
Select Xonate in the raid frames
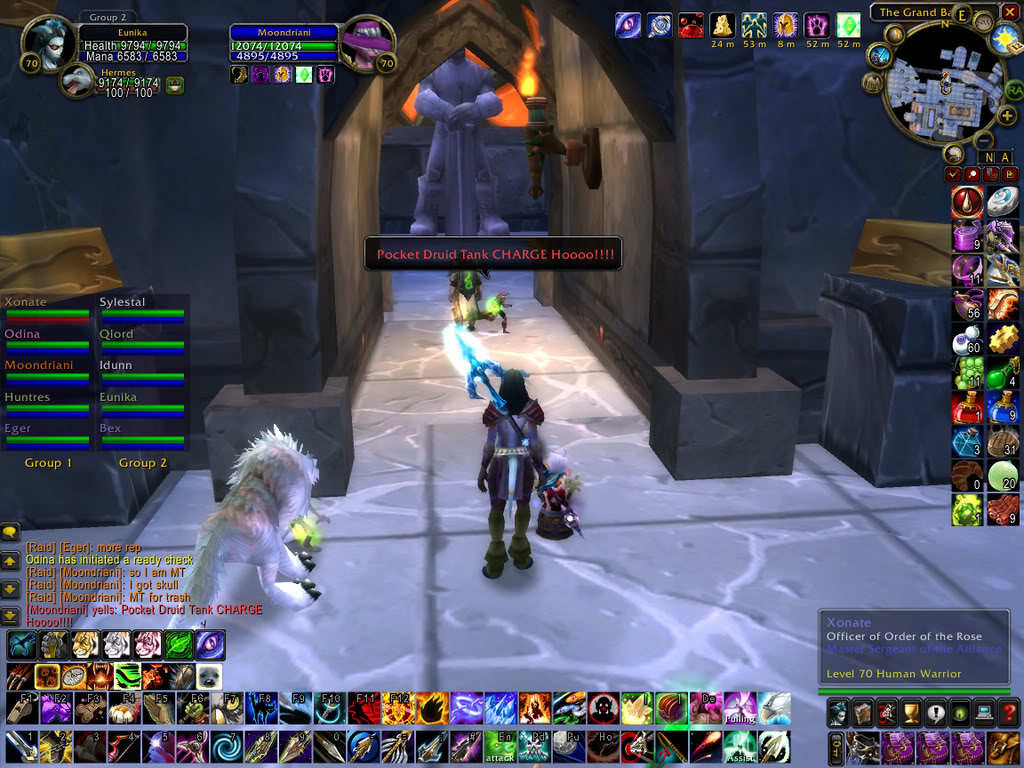(x=45, y=309)
